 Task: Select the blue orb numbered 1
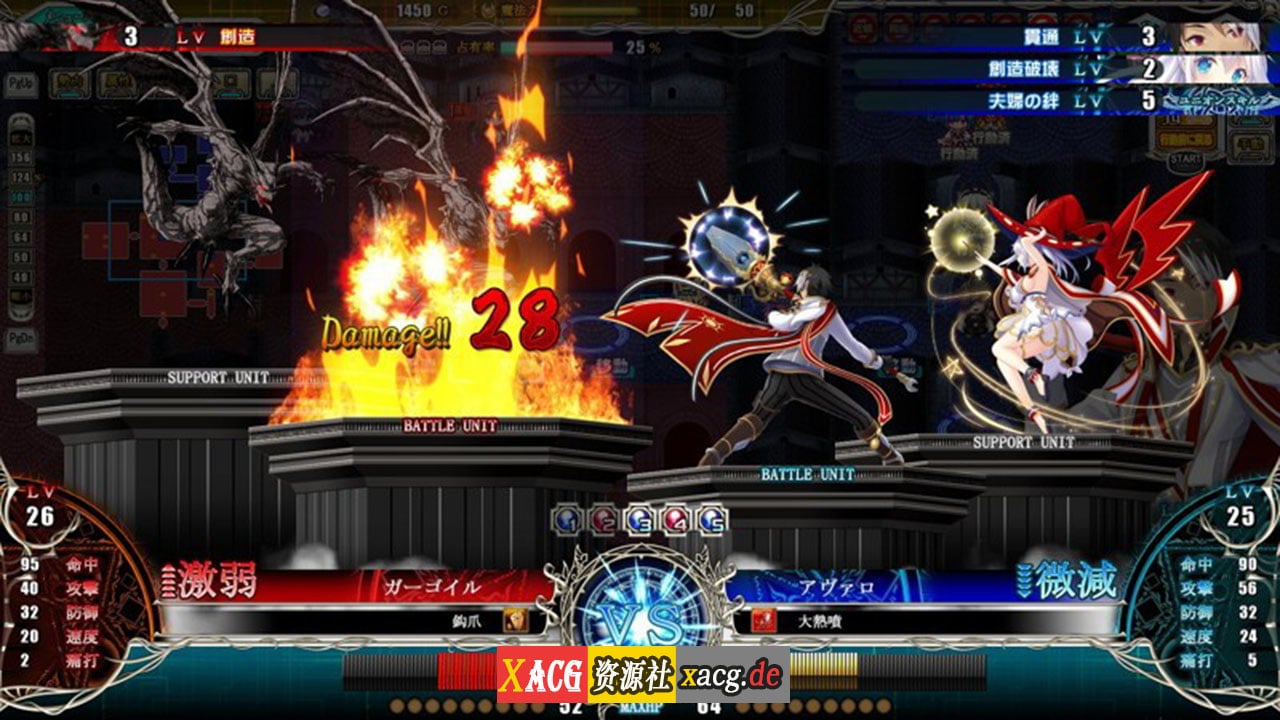566,518
